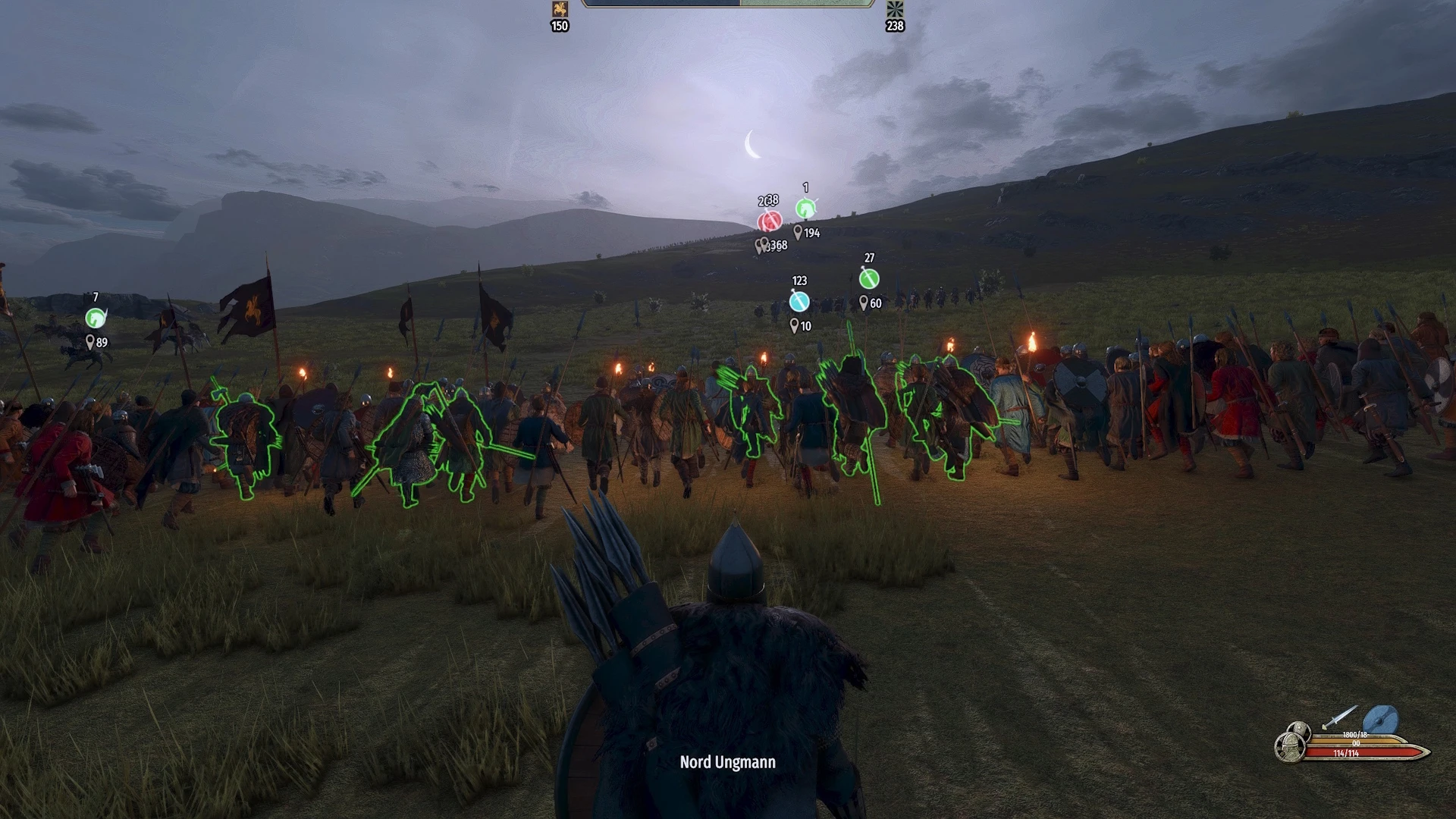
Task: Click the location pin showing distance 194
Action: 798,233
